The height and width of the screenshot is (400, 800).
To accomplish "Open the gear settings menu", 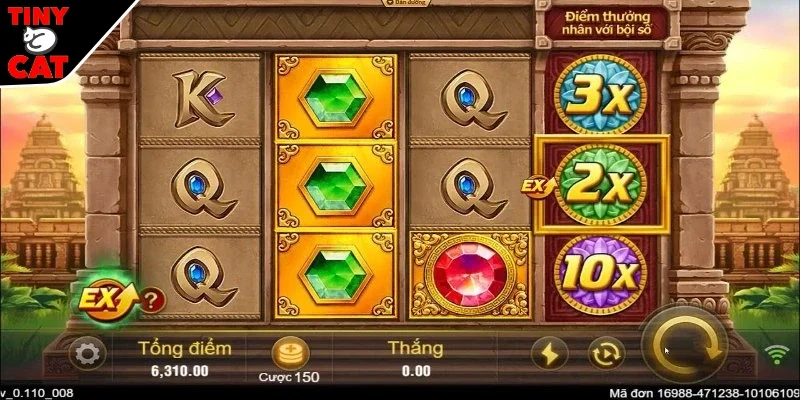I will (86, 353).
